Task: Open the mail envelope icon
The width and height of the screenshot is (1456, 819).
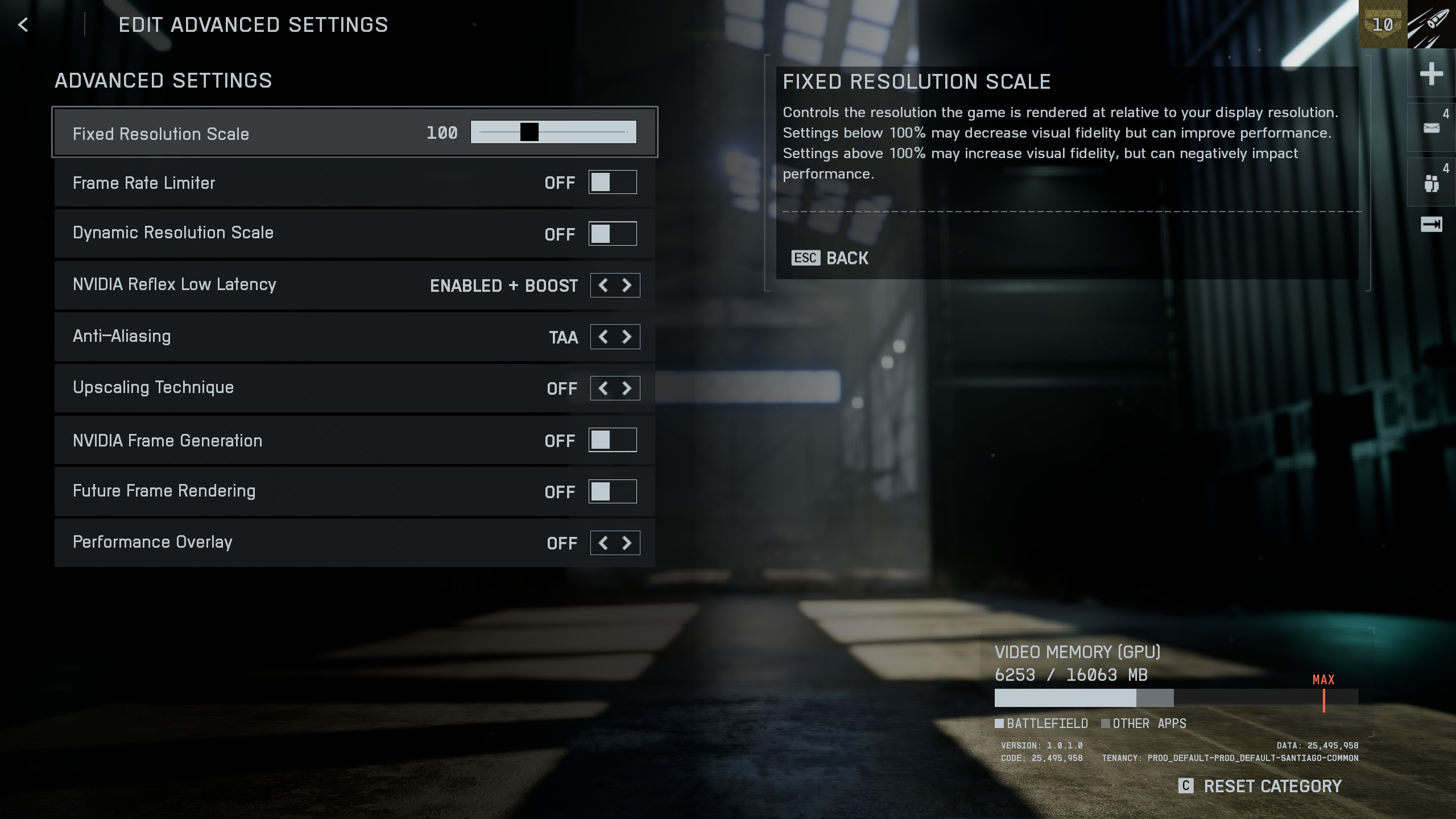Action: (1431, 128)
